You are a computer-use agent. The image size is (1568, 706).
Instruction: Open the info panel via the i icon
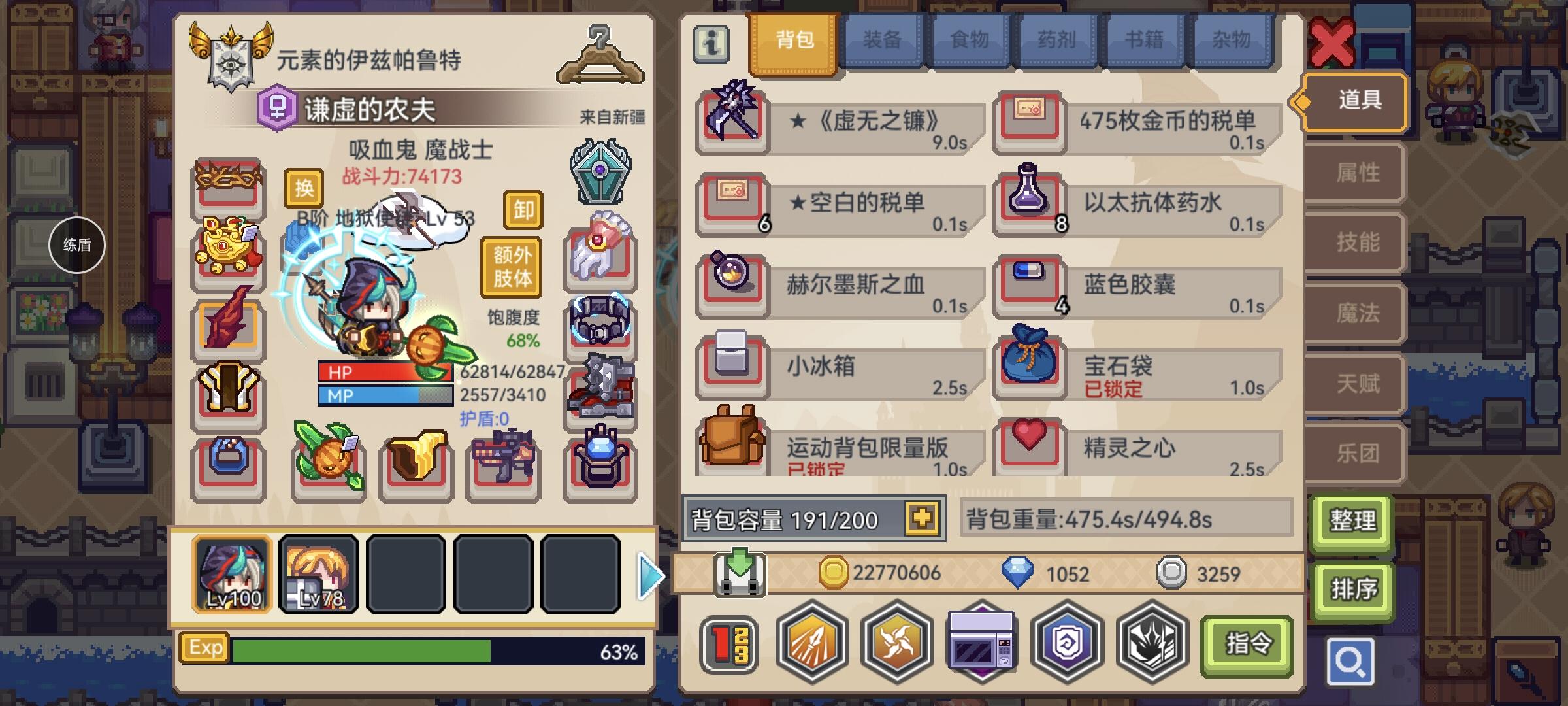(711, 44)
